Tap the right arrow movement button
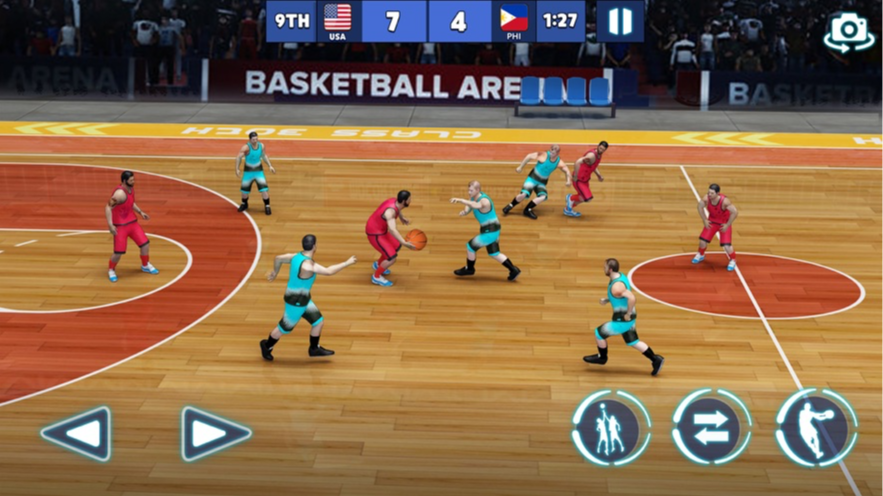Screen dimensions: 883x496 point(215,434)
